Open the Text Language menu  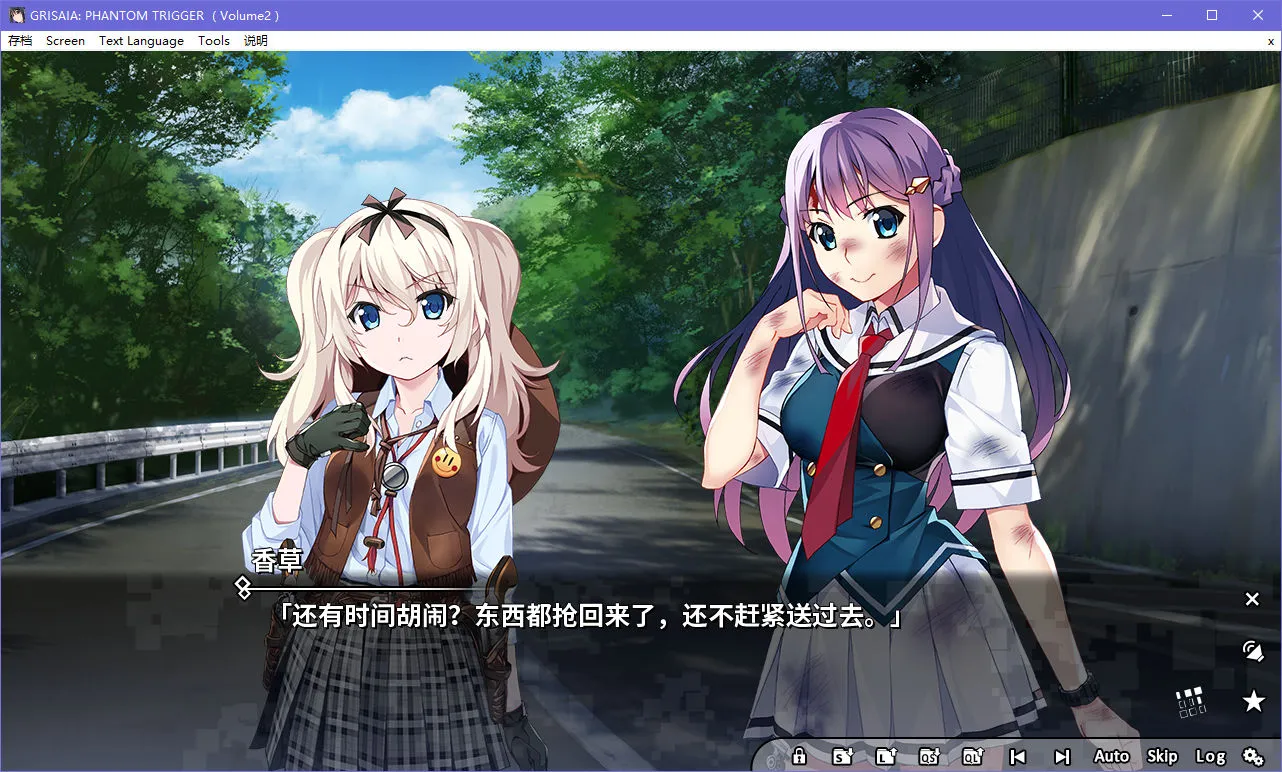140,41
